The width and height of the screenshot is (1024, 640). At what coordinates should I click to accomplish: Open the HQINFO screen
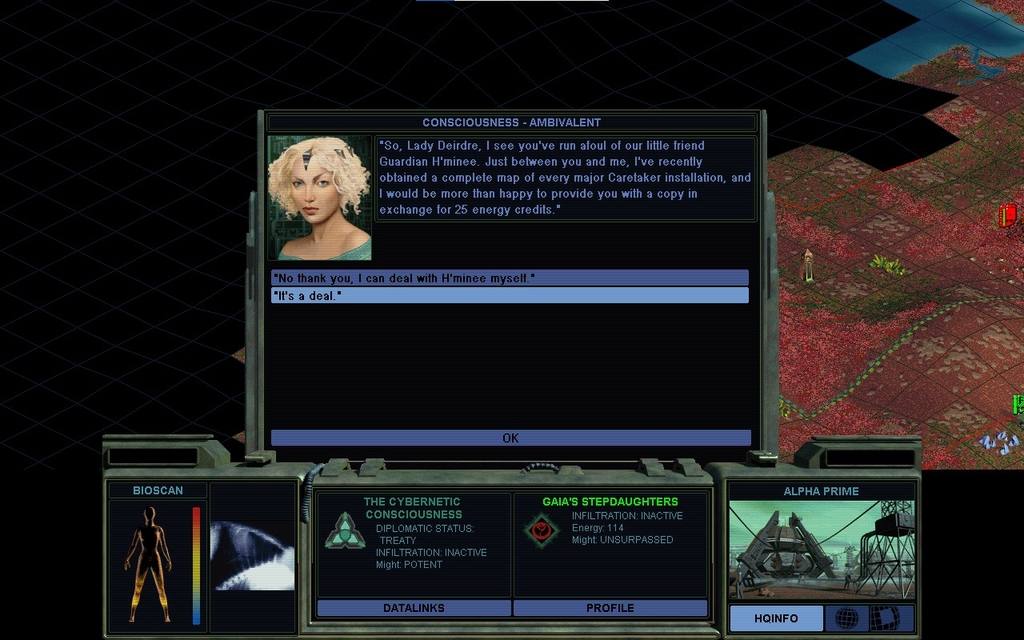(x=776, y=618)
